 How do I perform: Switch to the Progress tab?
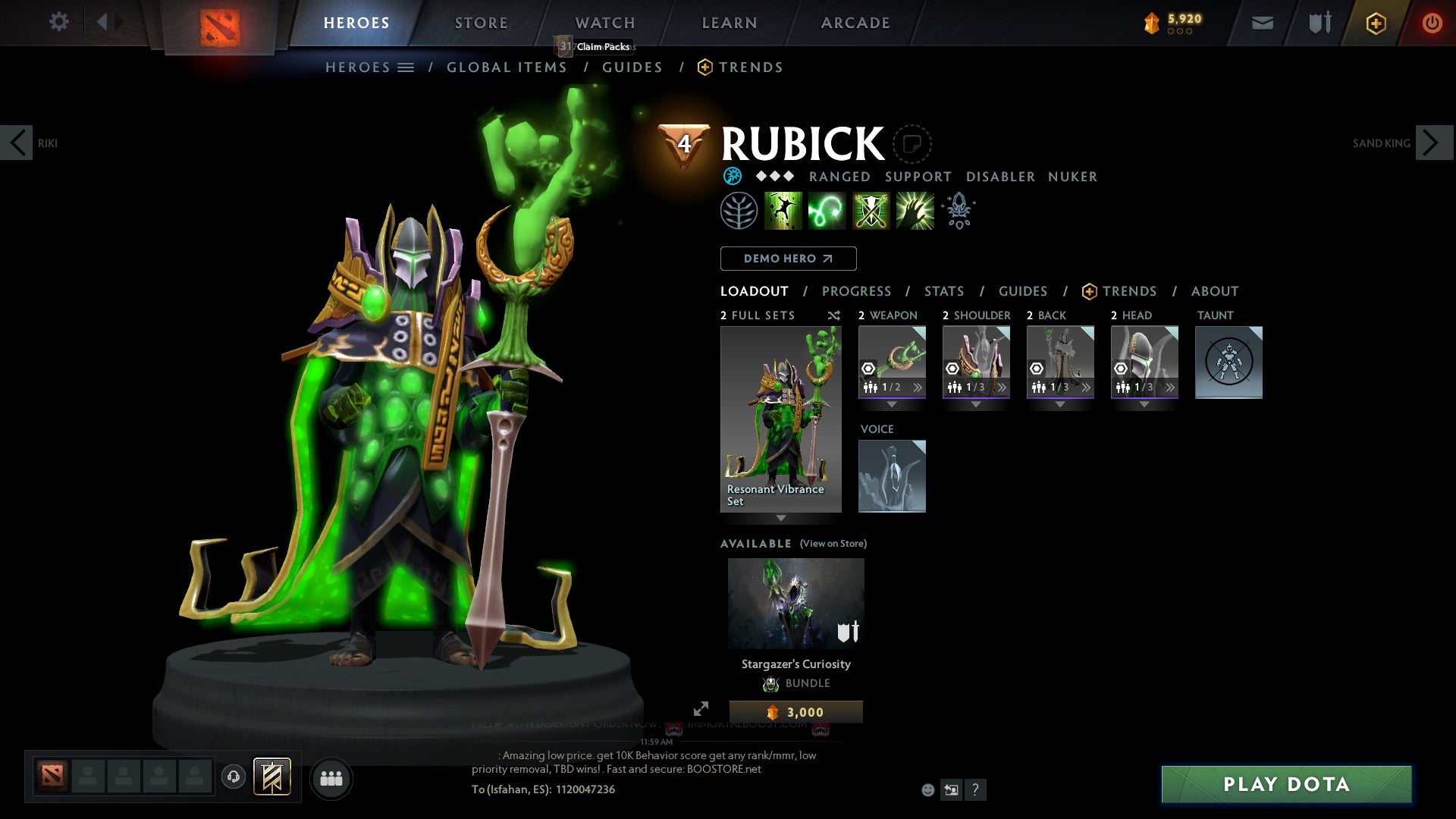(856, 291)
